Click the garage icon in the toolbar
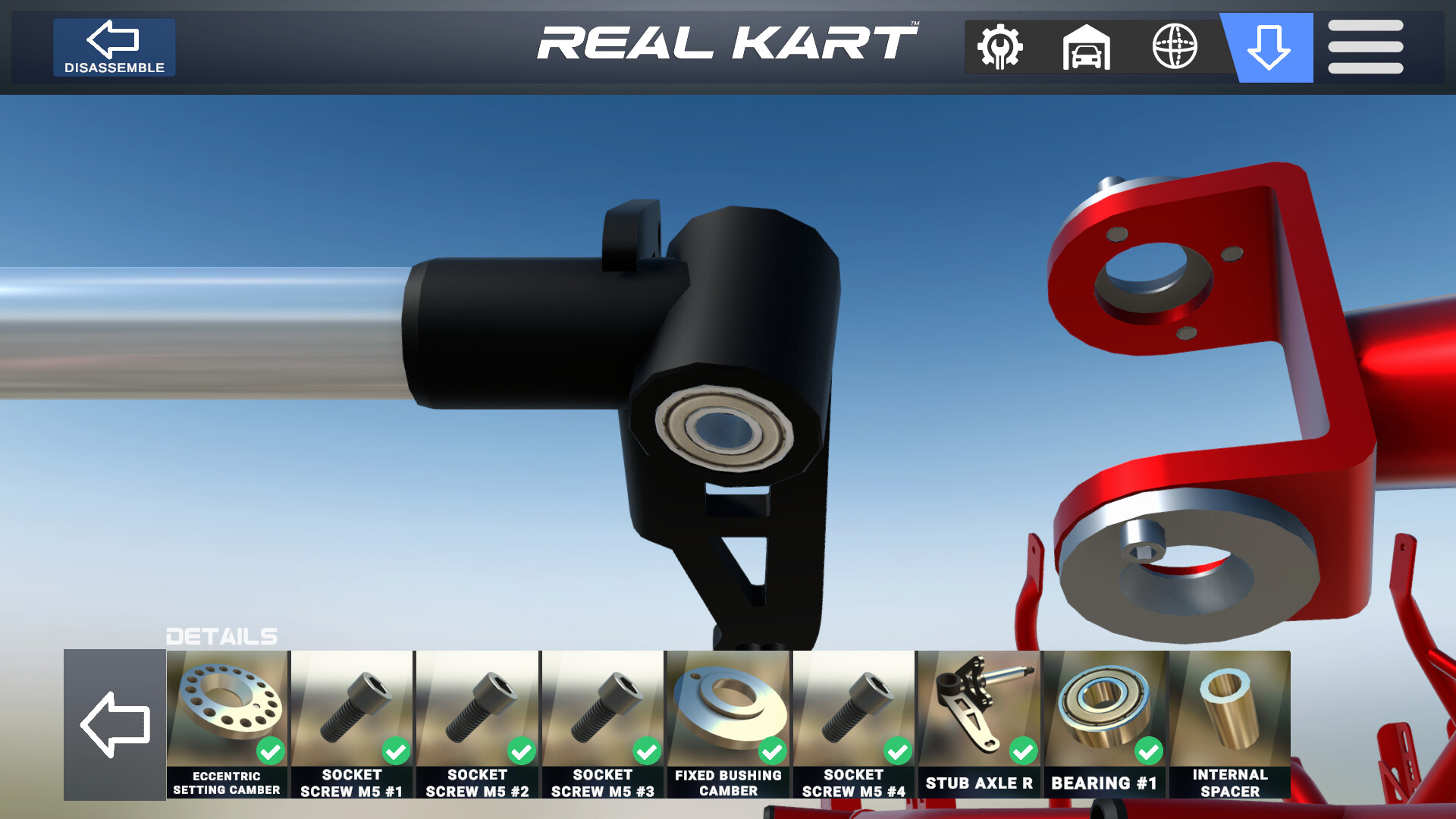 click(x=1087, y=47)
